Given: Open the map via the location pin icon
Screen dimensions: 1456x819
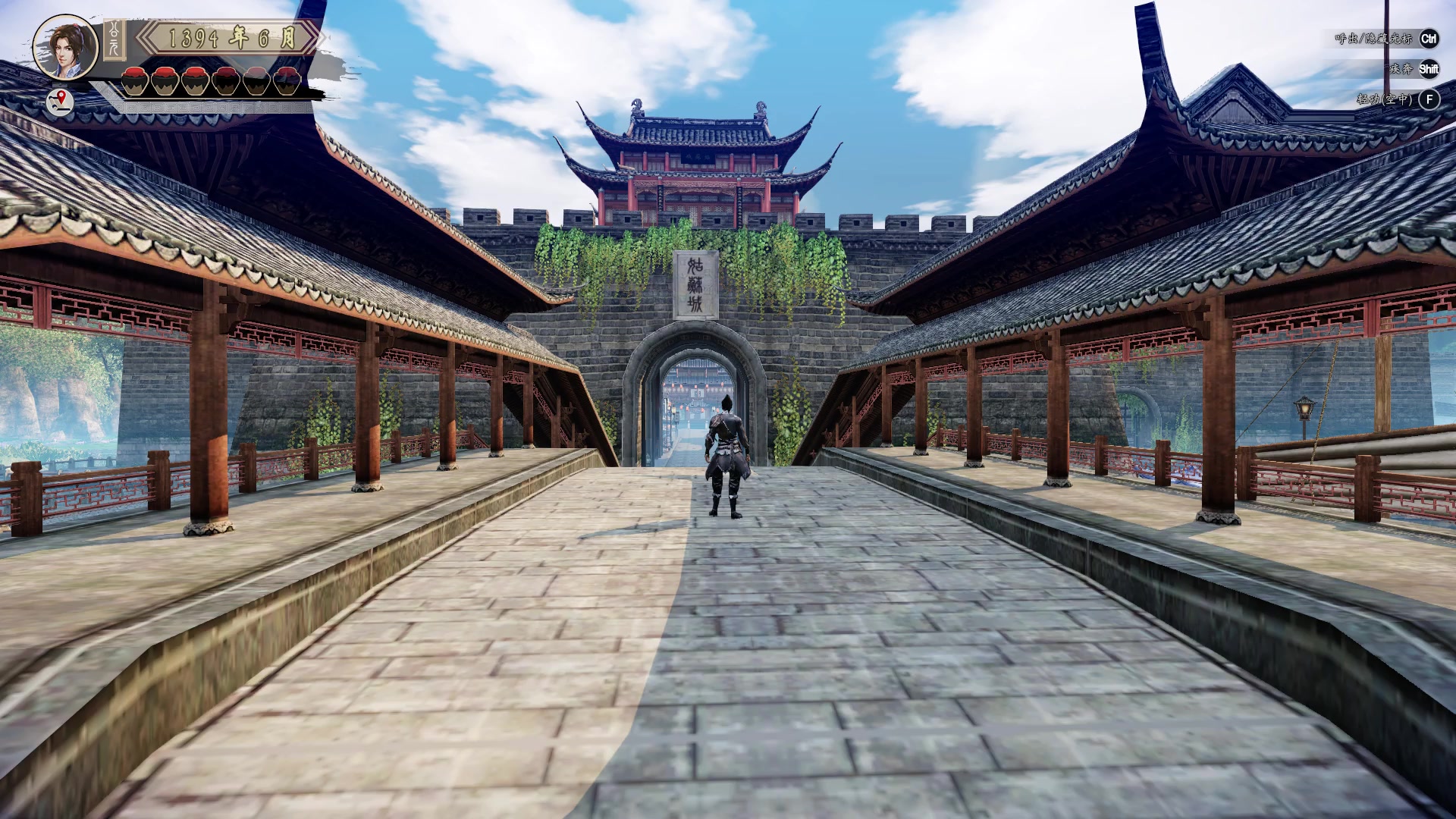Looking at the screenshot, I should (x=59, y=100).
